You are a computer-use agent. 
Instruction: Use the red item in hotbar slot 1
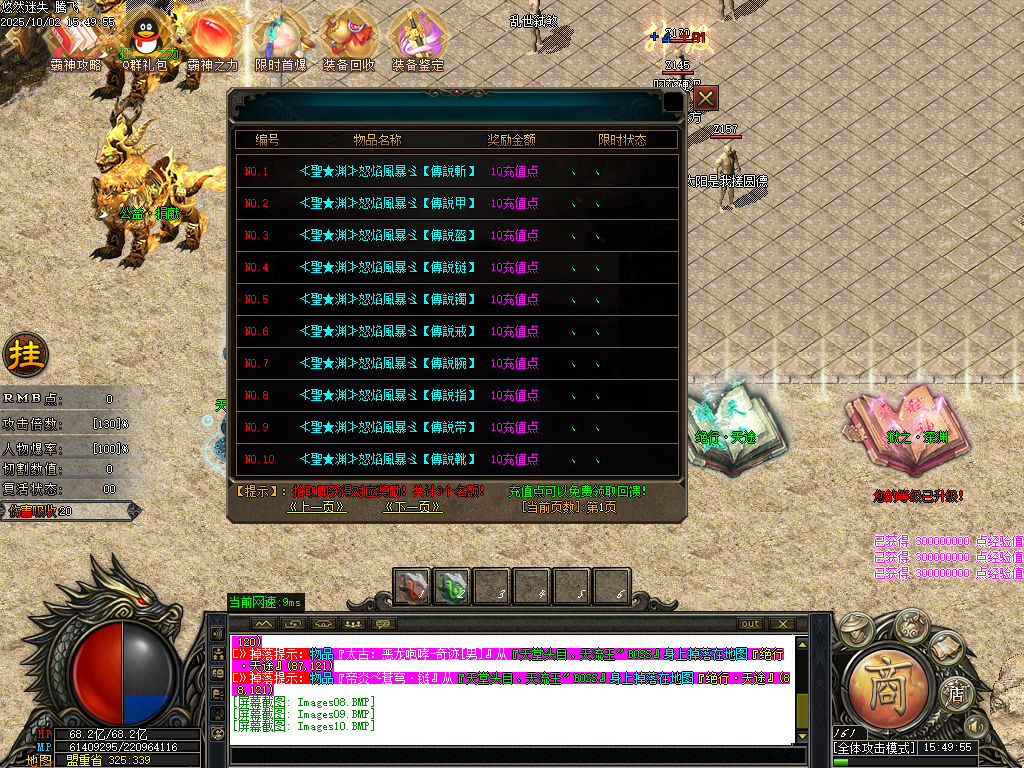[x=412, y=587]
